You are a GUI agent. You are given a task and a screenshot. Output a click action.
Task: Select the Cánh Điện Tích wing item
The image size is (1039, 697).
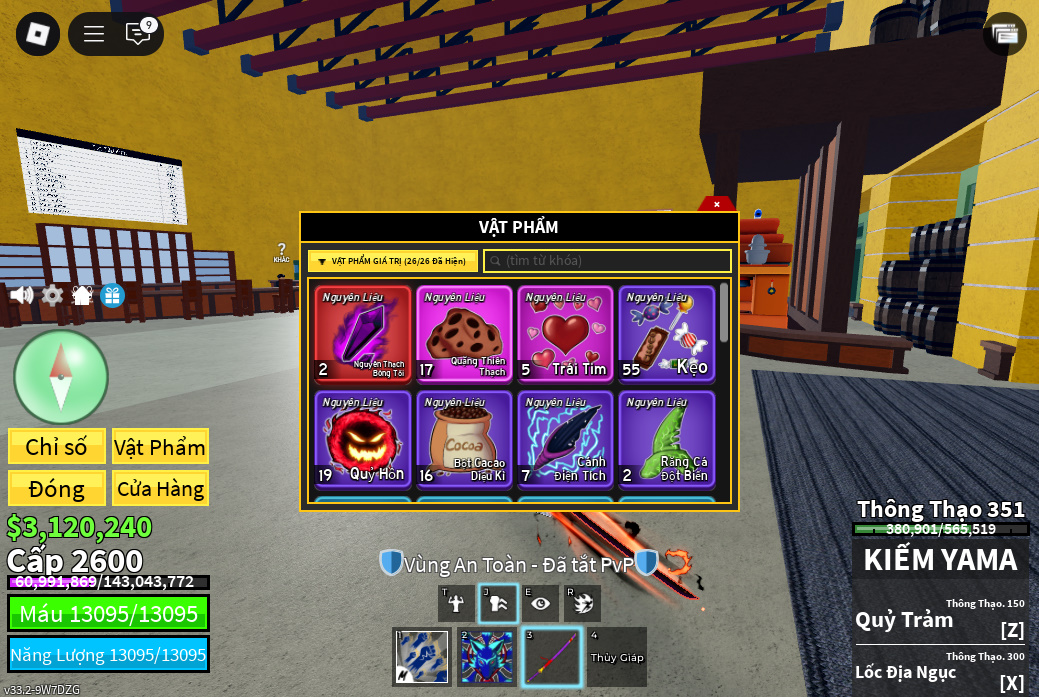(565, 439)
